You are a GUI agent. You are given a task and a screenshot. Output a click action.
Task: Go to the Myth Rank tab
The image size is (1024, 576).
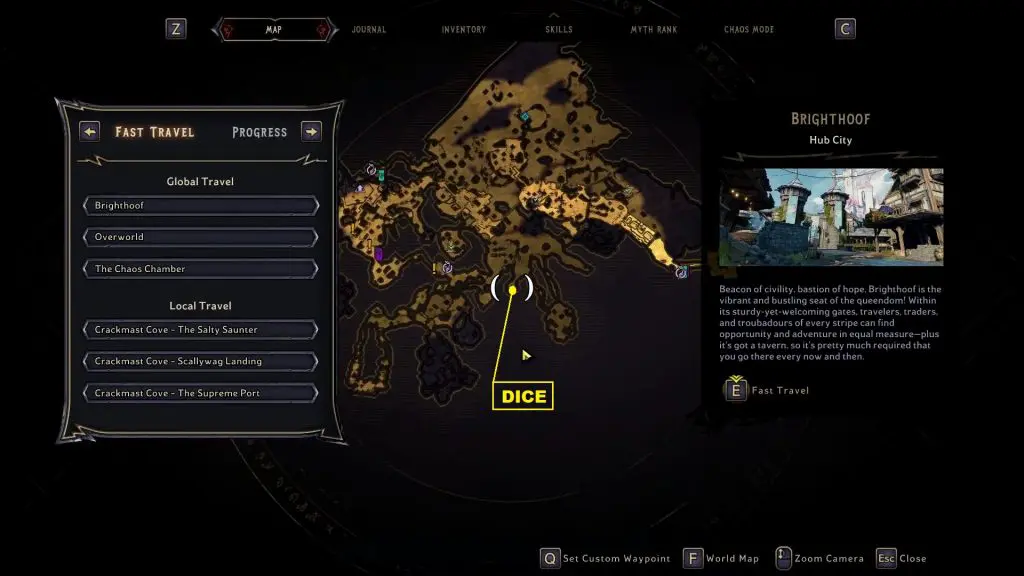pyautogui.click(x=652, y=30)
